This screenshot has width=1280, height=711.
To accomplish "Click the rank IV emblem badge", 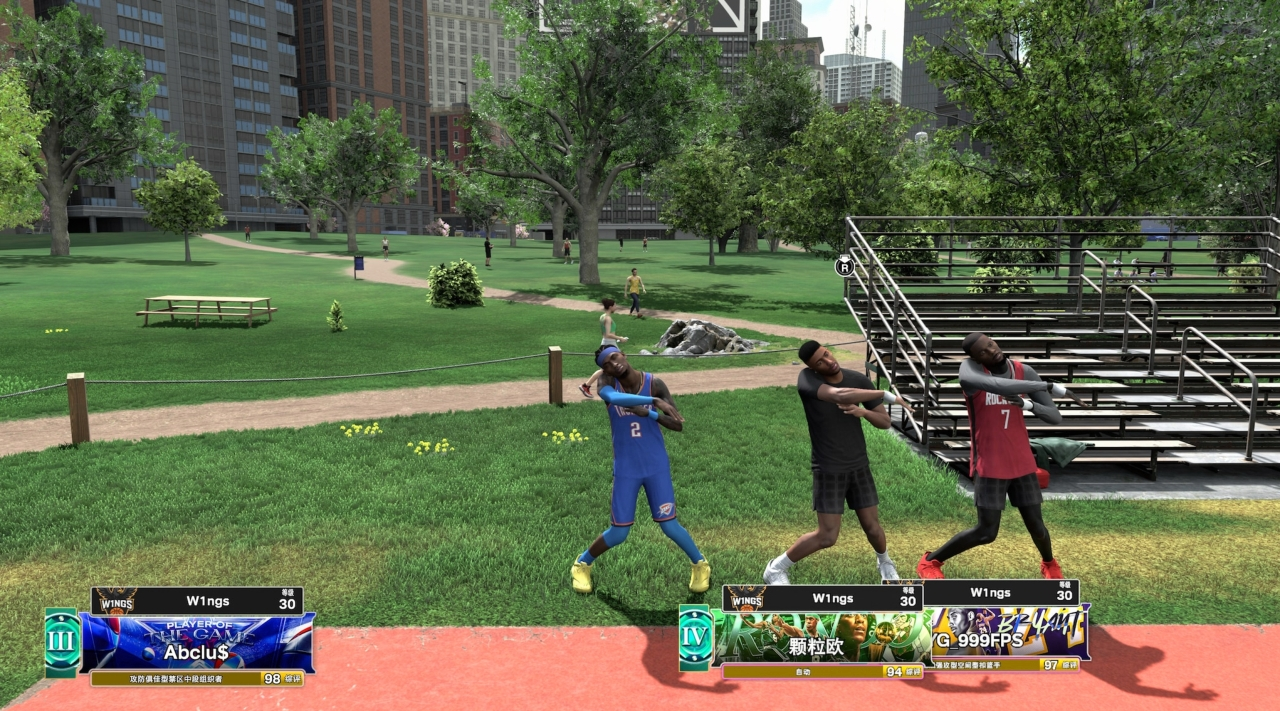I will [x=694, y=637].
